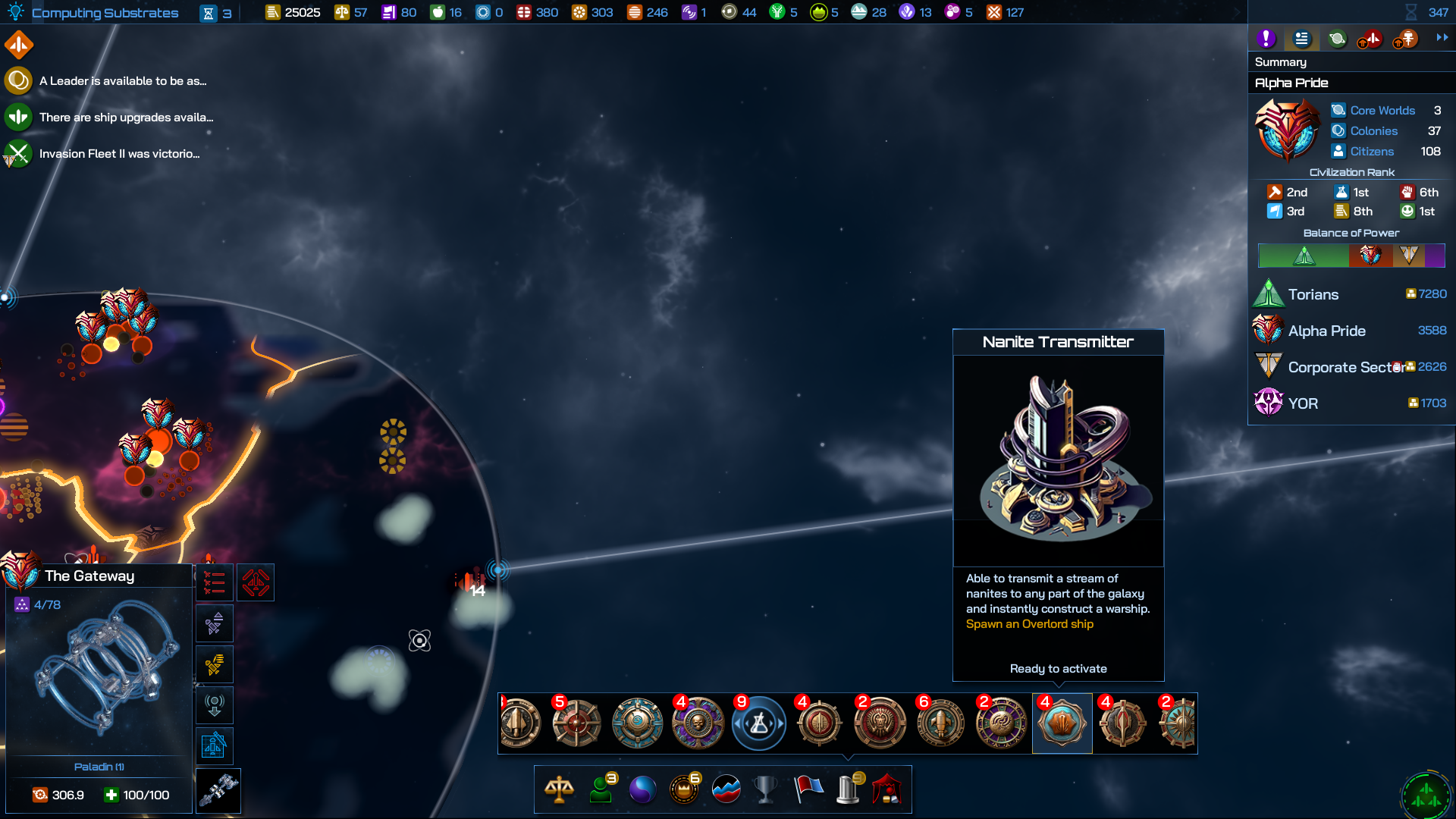
Task: Select the lion-face medallion ability
Action: pos(880,723)
